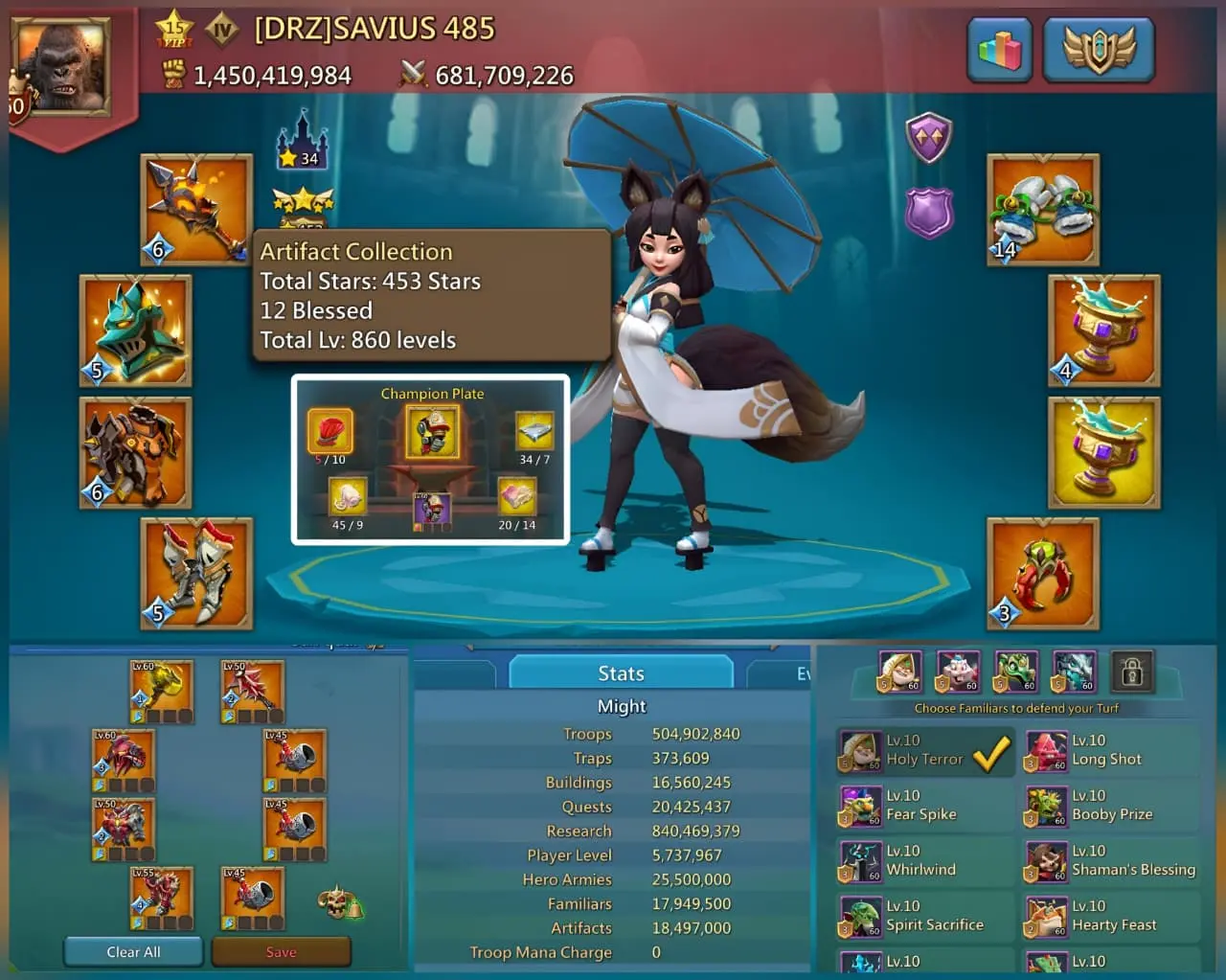The width and height of the screenshot is (1226, 980).
Task: Open the gorilla player avatar portrait
Action: pos(59,65)
